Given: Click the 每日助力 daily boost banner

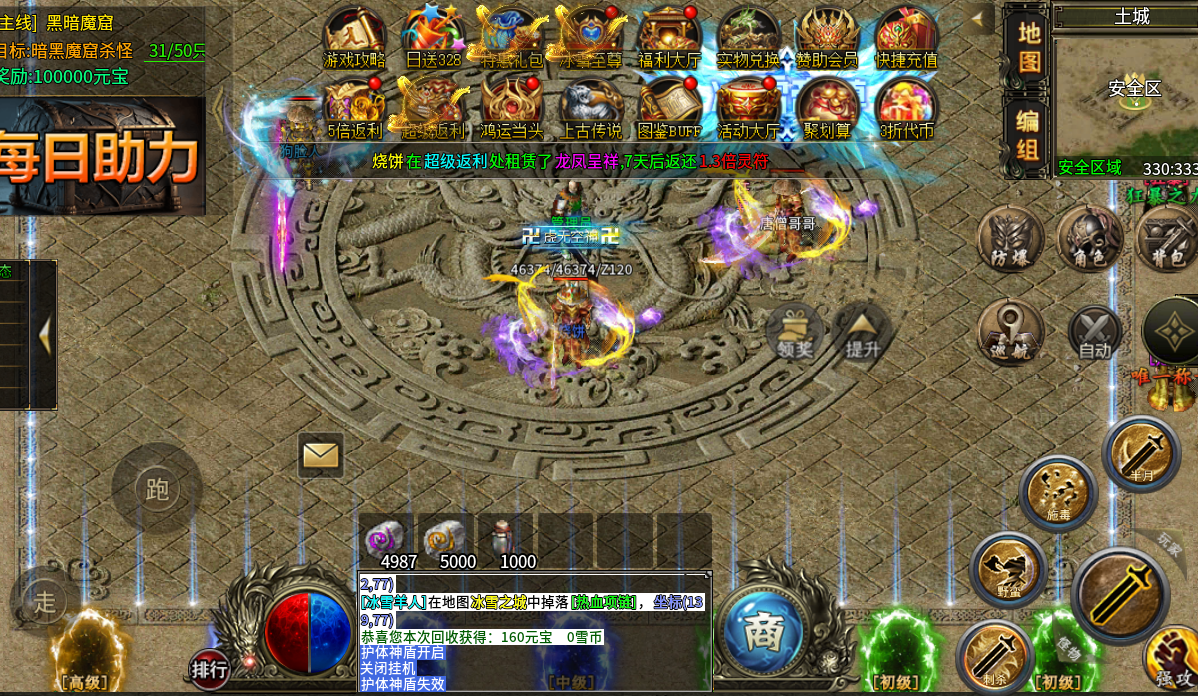Looking at the screenshot, I should (100, 155).
